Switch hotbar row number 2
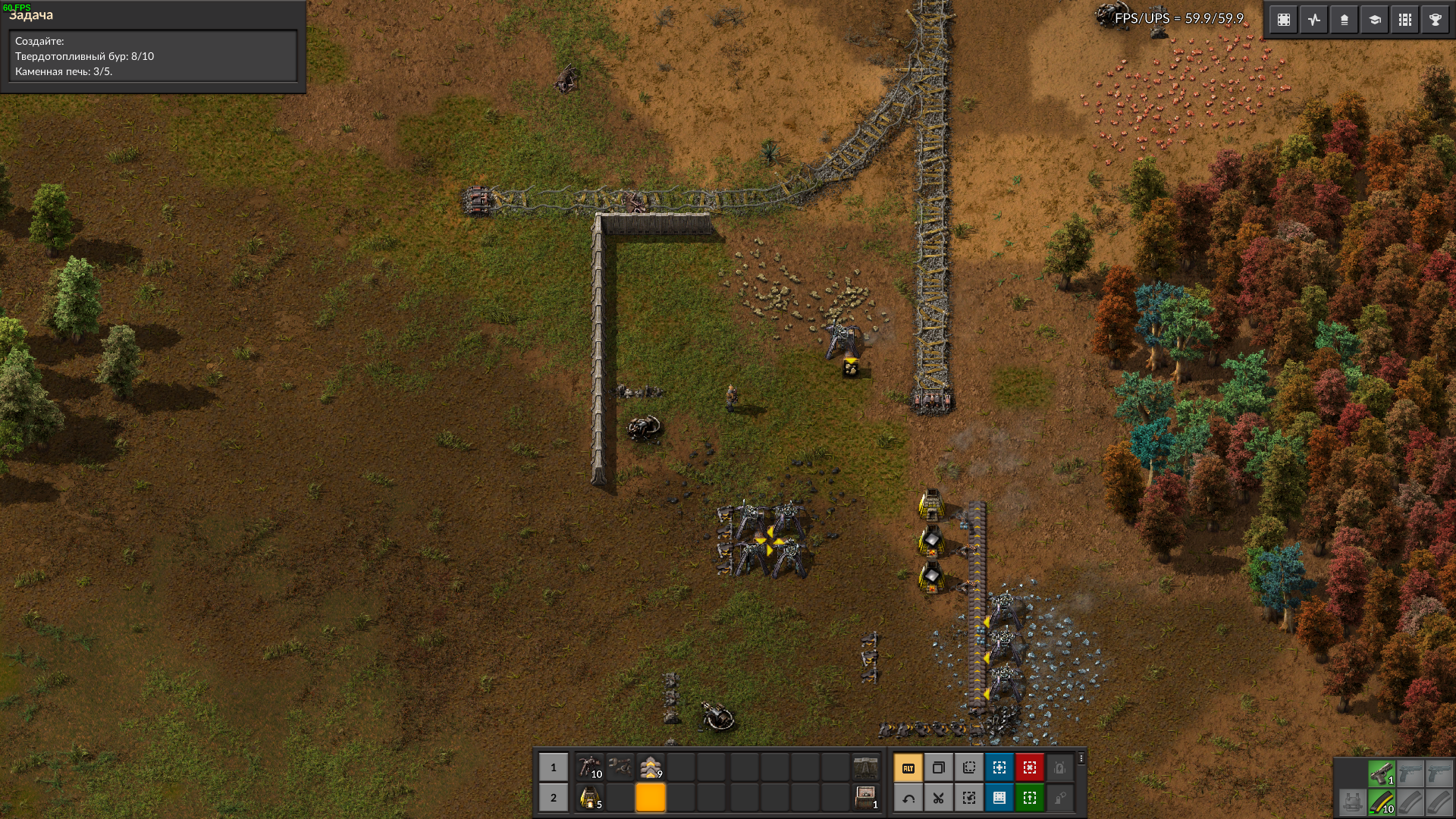The height and width of the screenshot is (819, 1456). [554, 798]
